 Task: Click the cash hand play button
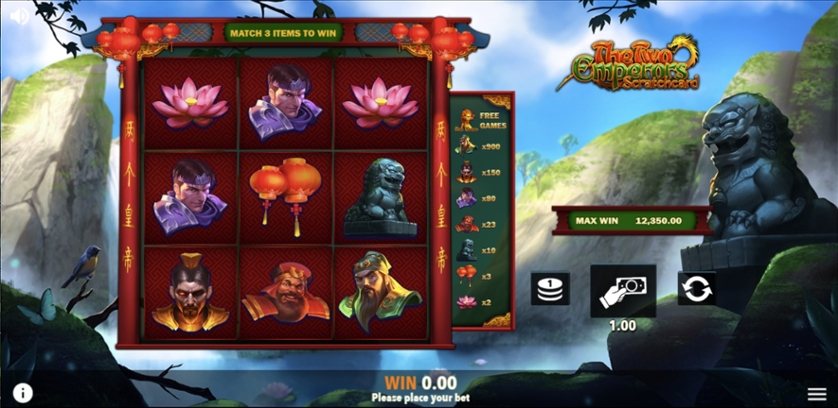(x=623, y=290)
